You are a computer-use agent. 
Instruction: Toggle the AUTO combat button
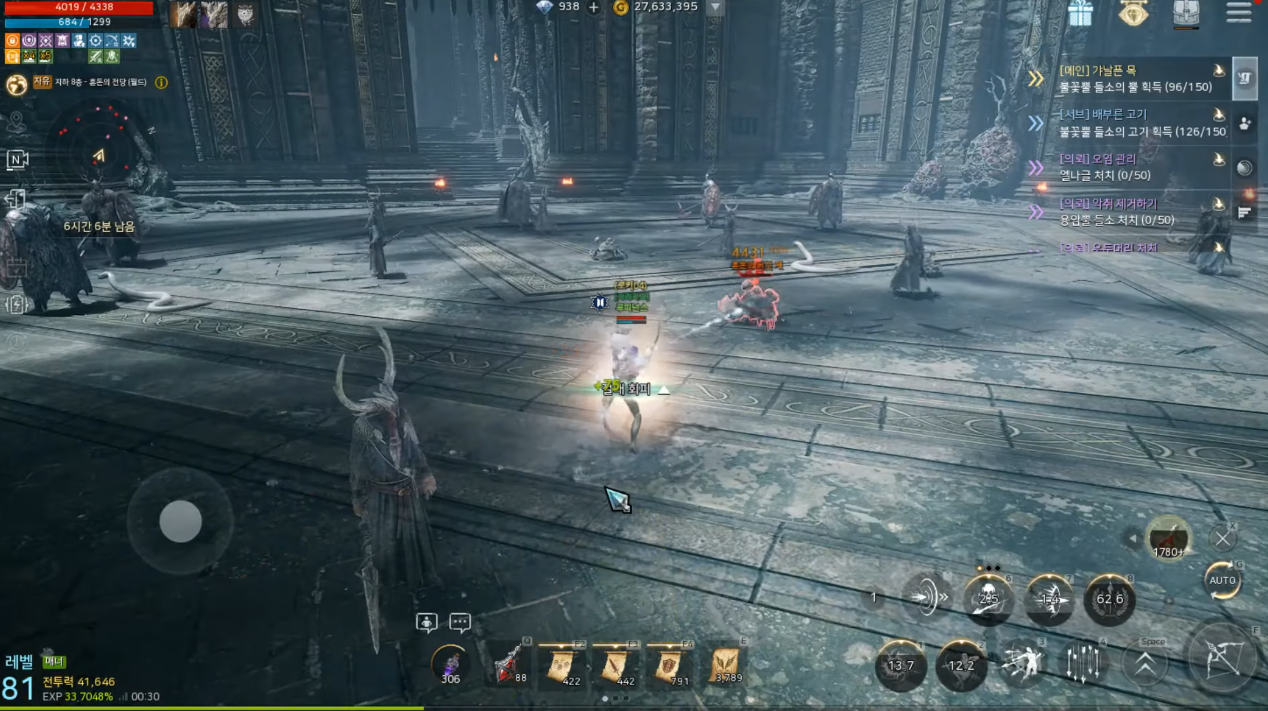[x=1222, y=580]
